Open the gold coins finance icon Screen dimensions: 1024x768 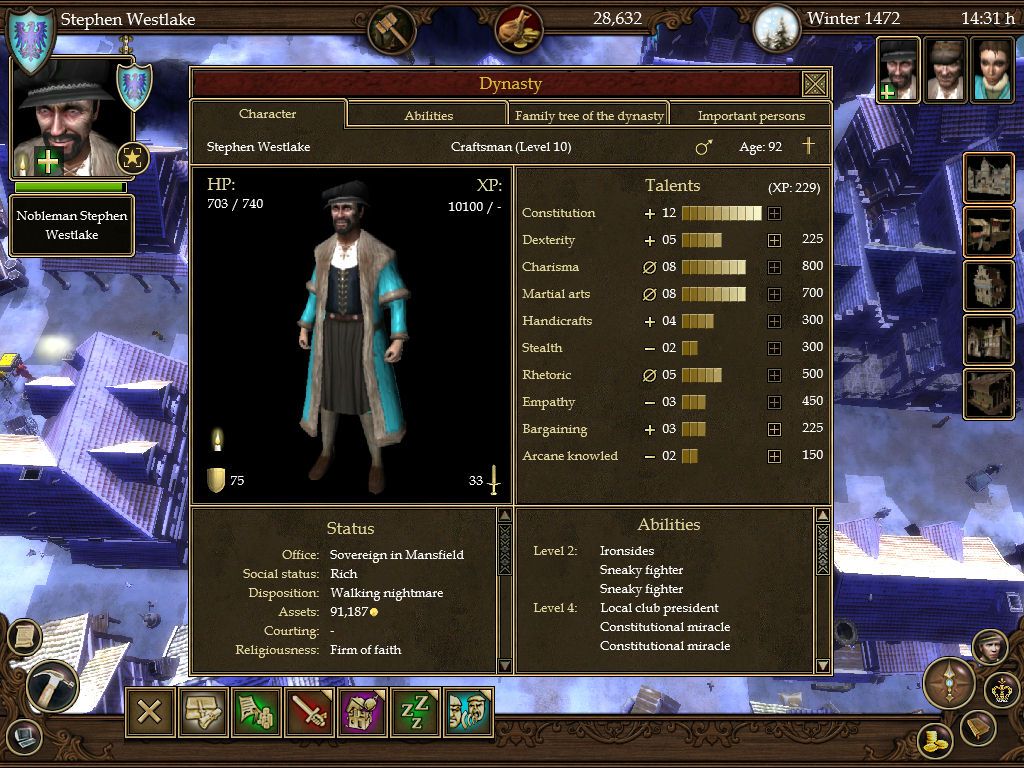[936, 741]
